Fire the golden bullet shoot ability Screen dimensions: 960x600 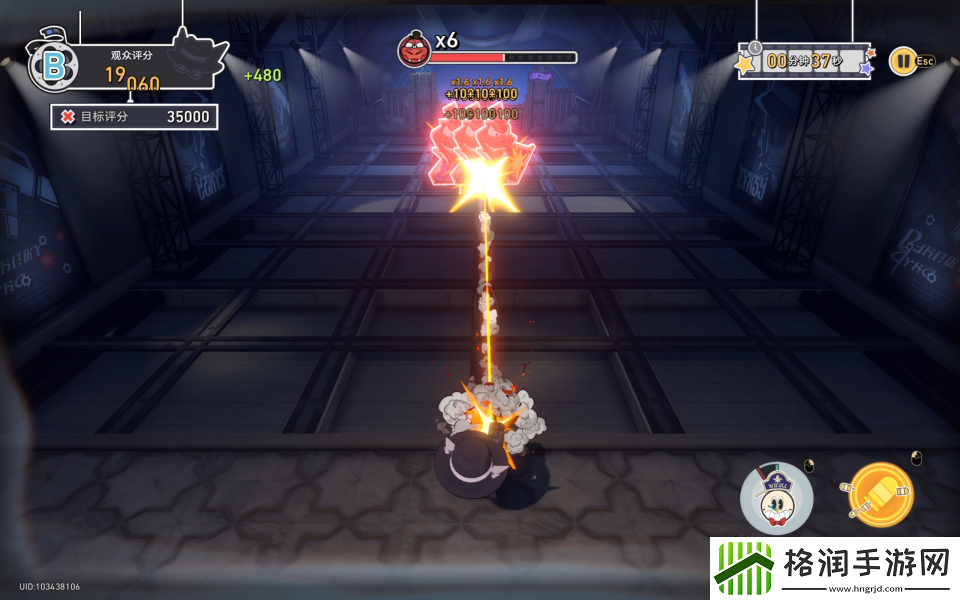pos(880,496)
